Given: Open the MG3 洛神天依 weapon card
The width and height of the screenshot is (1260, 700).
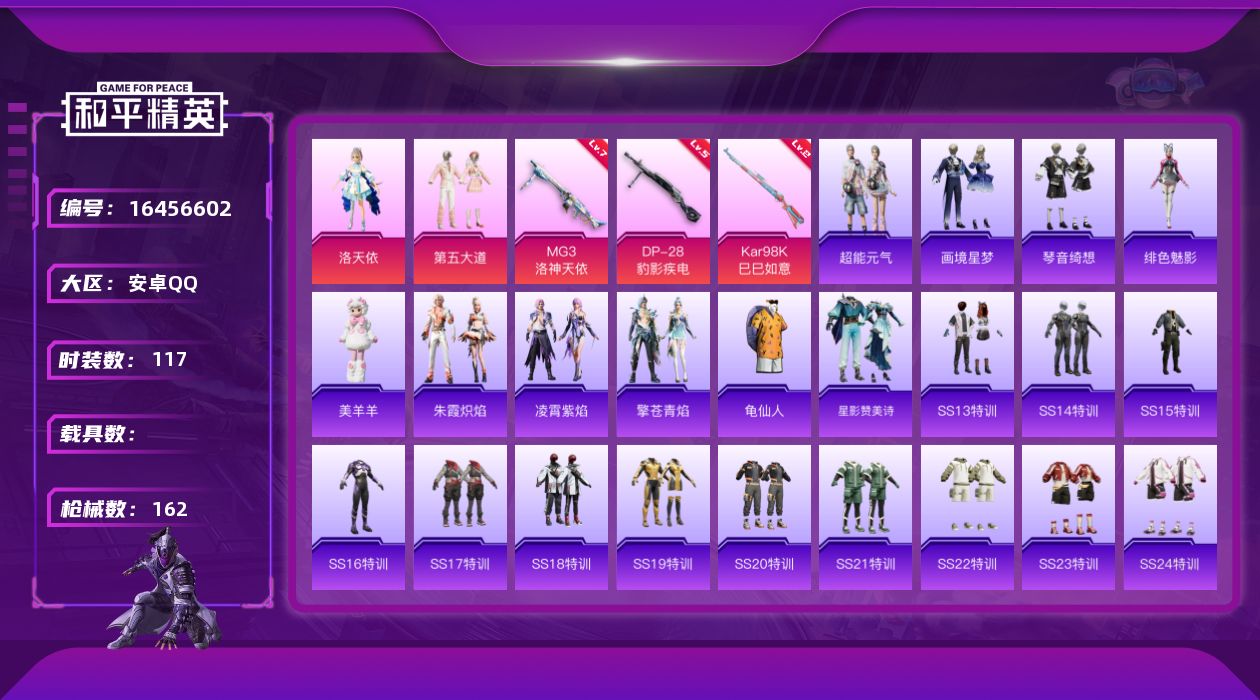Looking at the screenshot, I should [561, 211].
